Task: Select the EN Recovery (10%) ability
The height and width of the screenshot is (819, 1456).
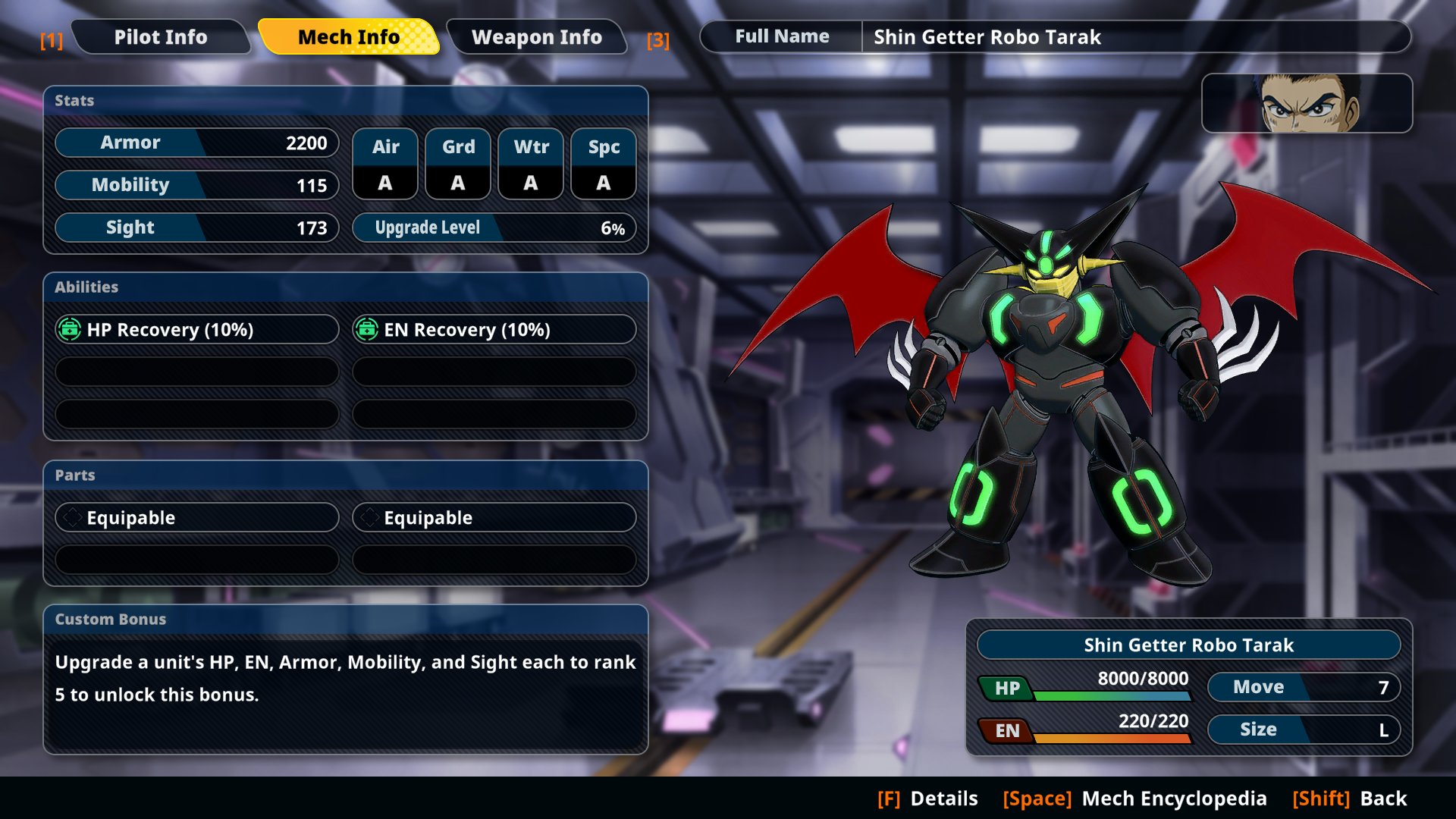Action: coord(494,329)
